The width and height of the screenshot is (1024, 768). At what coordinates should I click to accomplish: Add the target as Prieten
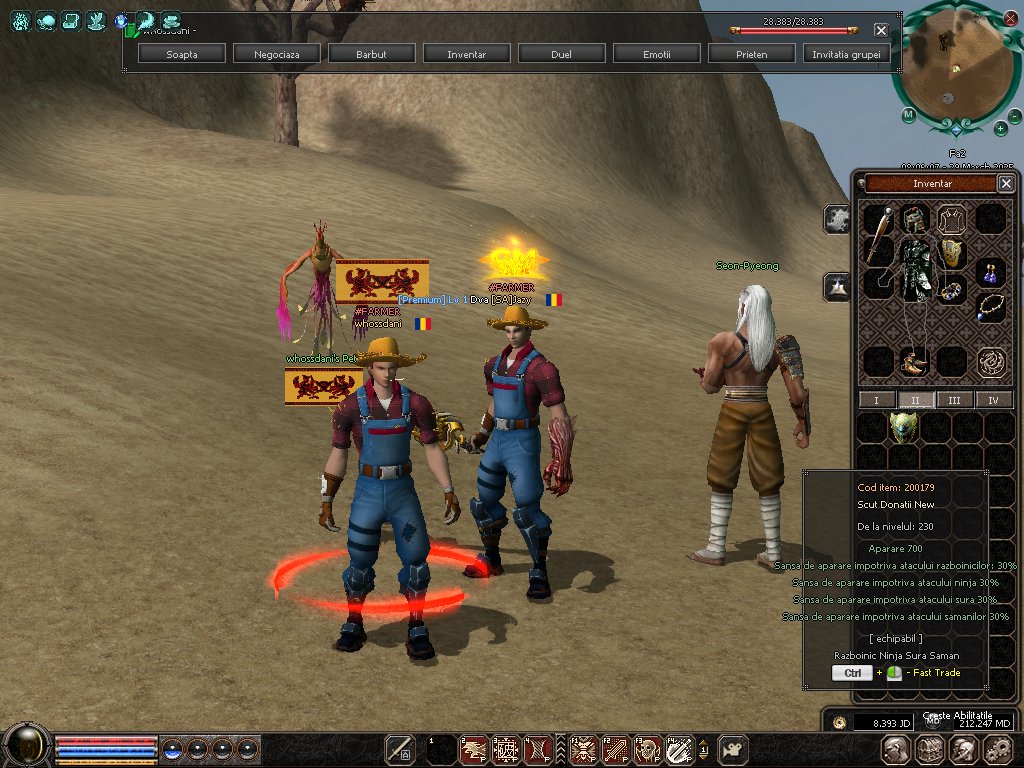pos(751,54)
